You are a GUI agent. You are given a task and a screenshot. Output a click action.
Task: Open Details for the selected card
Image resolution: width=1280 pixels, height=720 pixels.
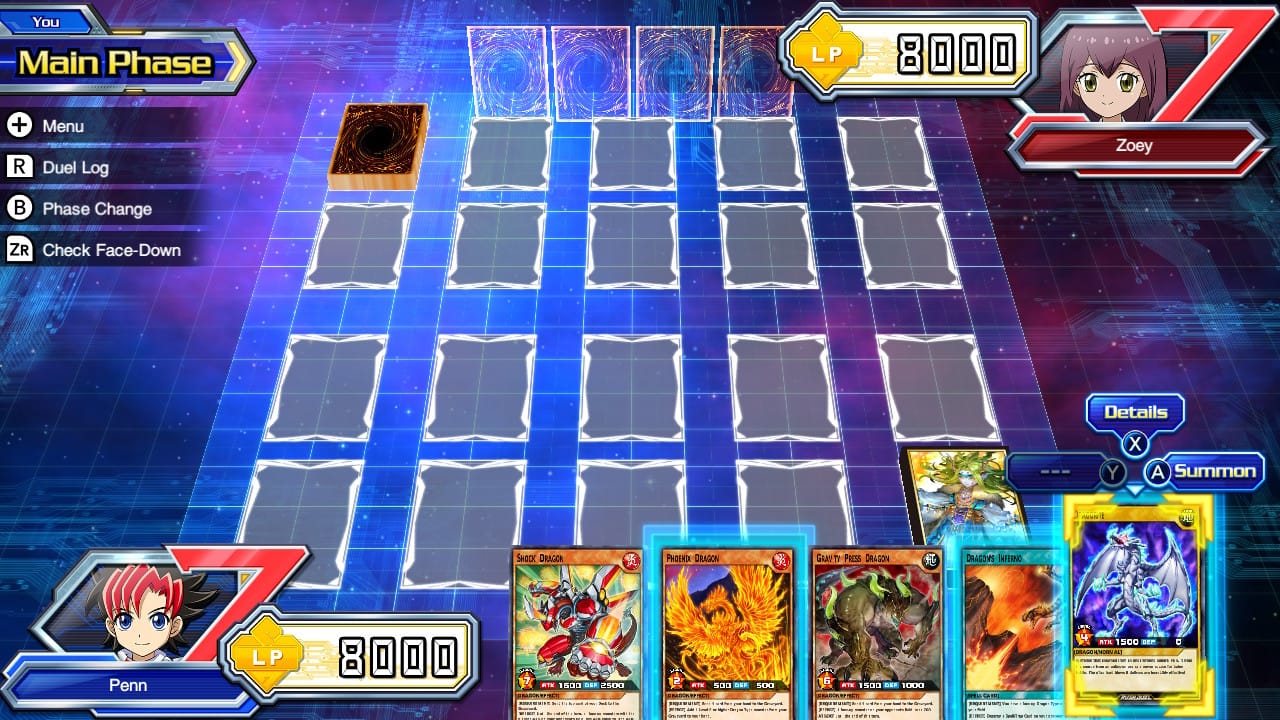[1135, 411]
